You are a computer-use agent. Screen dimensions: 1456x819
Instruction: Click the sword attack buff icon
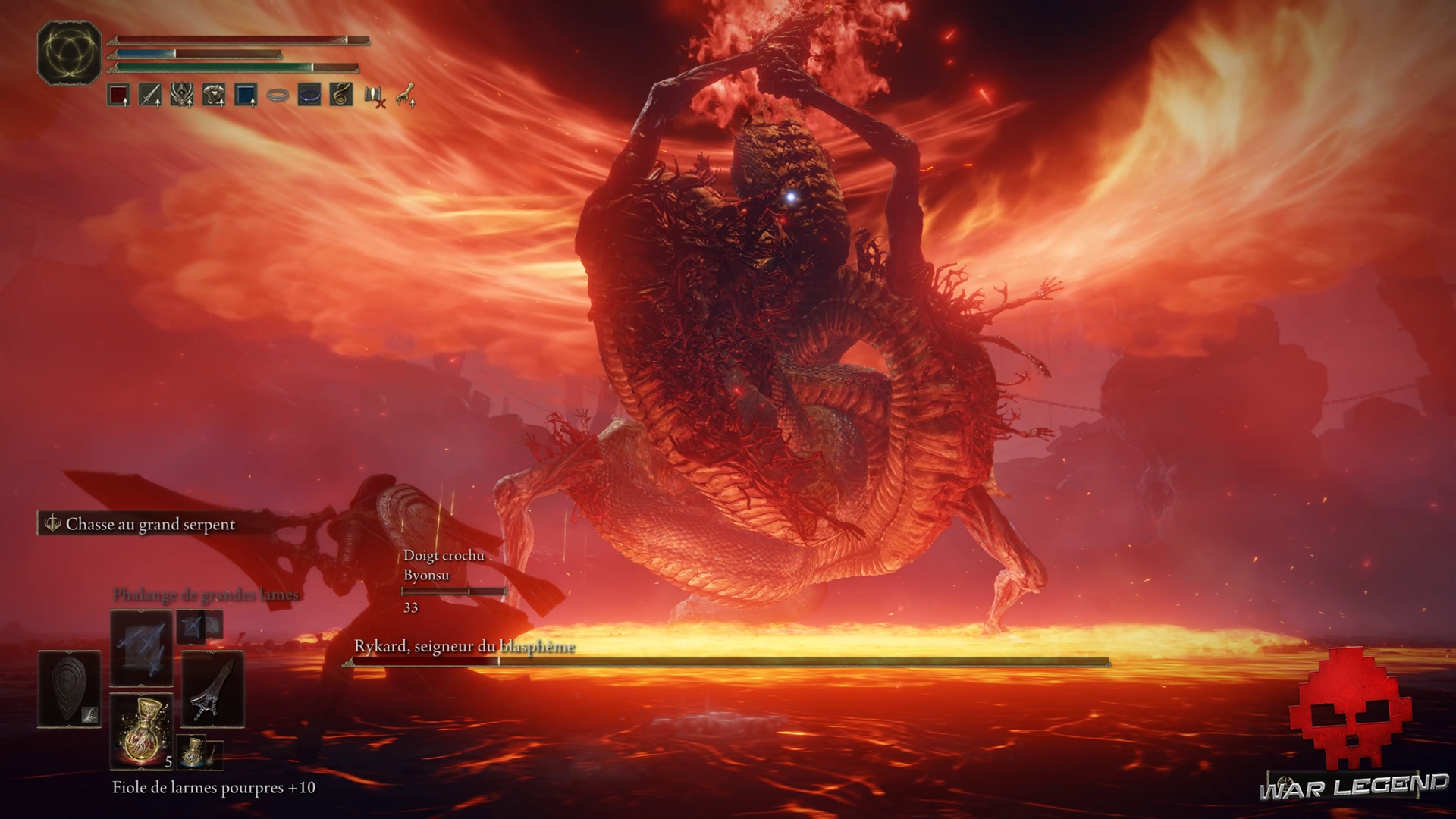click(150, 96)
